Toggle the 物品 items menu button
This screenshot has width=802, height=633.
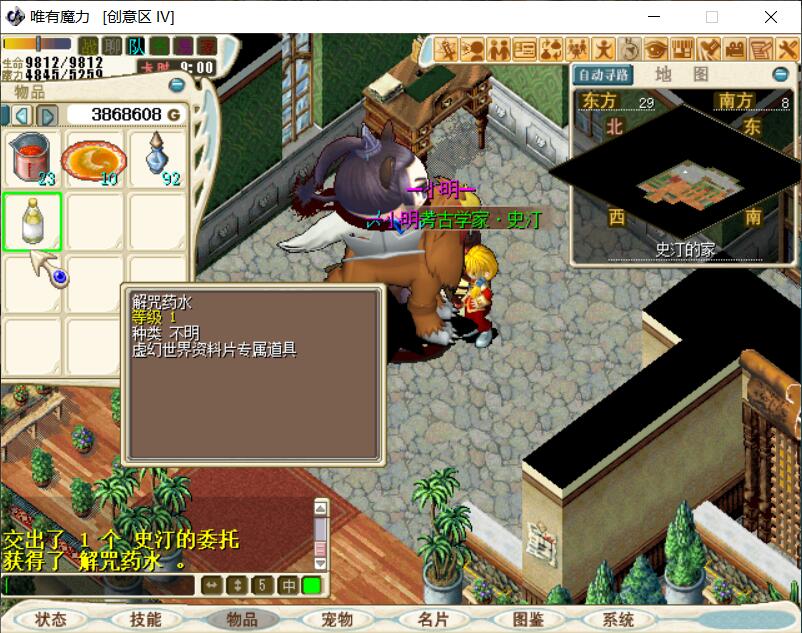click(242, 619)
